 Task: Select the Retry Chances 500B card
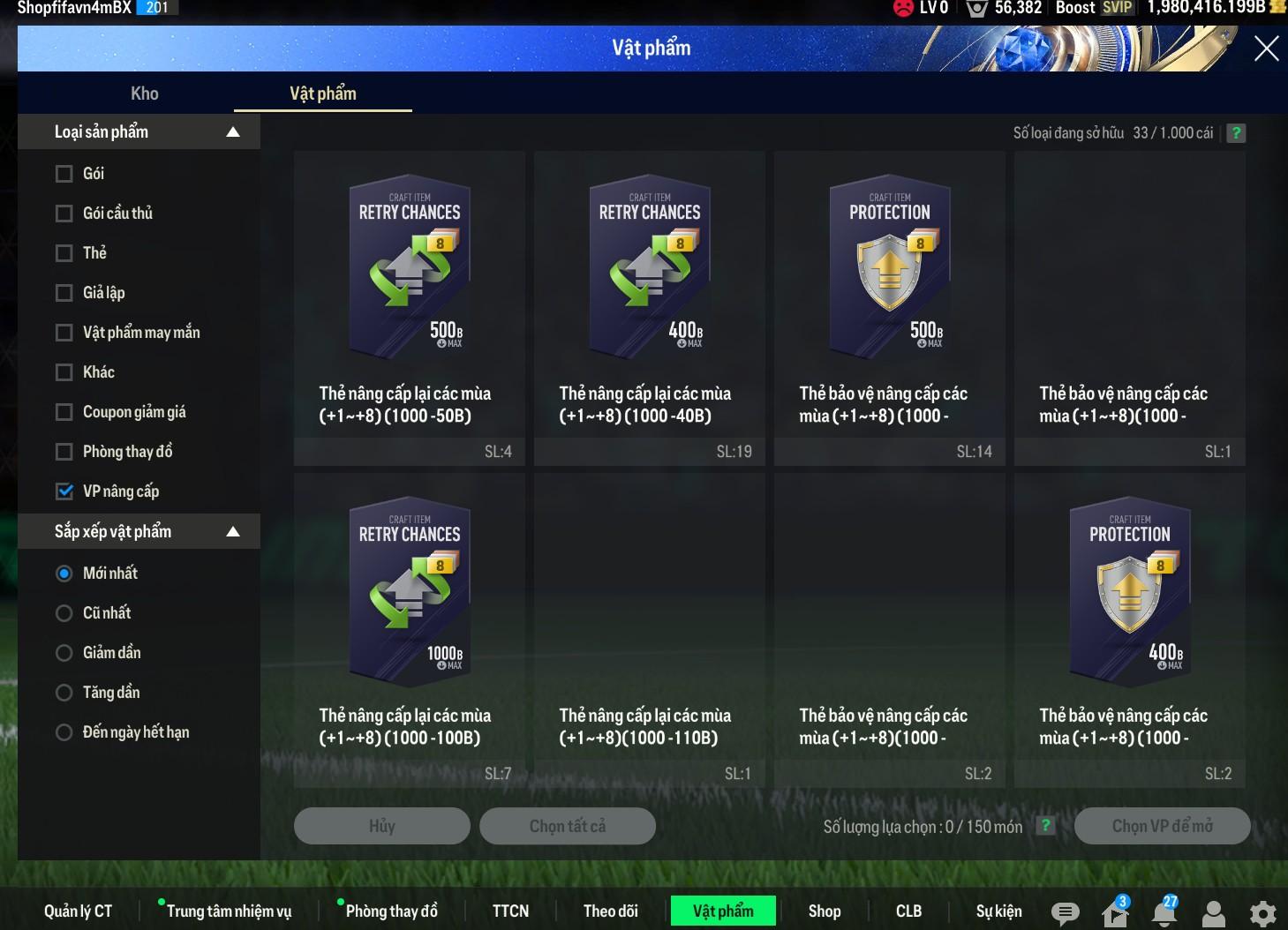point(409,271)
